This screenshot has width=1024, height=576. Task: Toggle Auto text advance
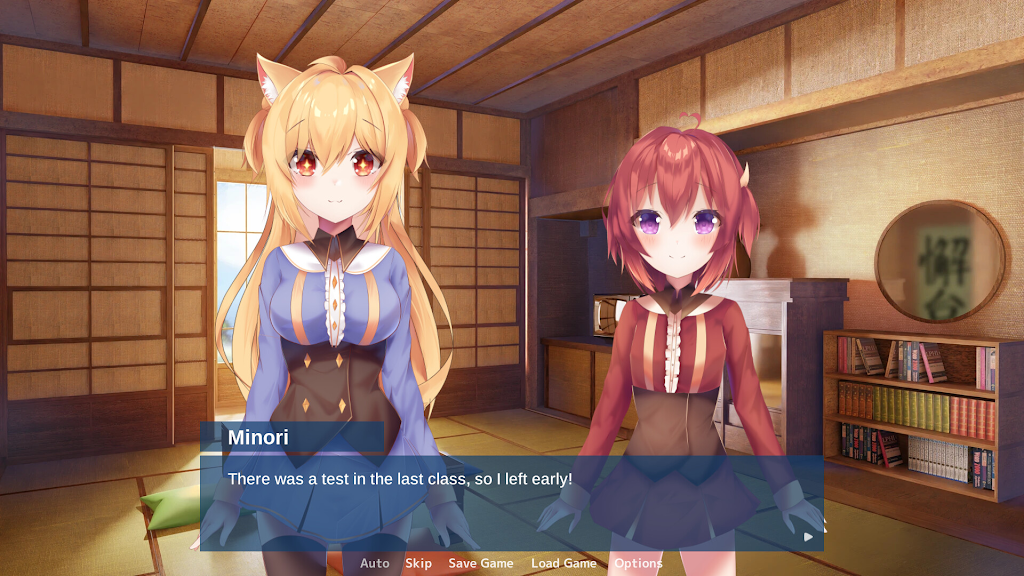[x=375, y=563]
